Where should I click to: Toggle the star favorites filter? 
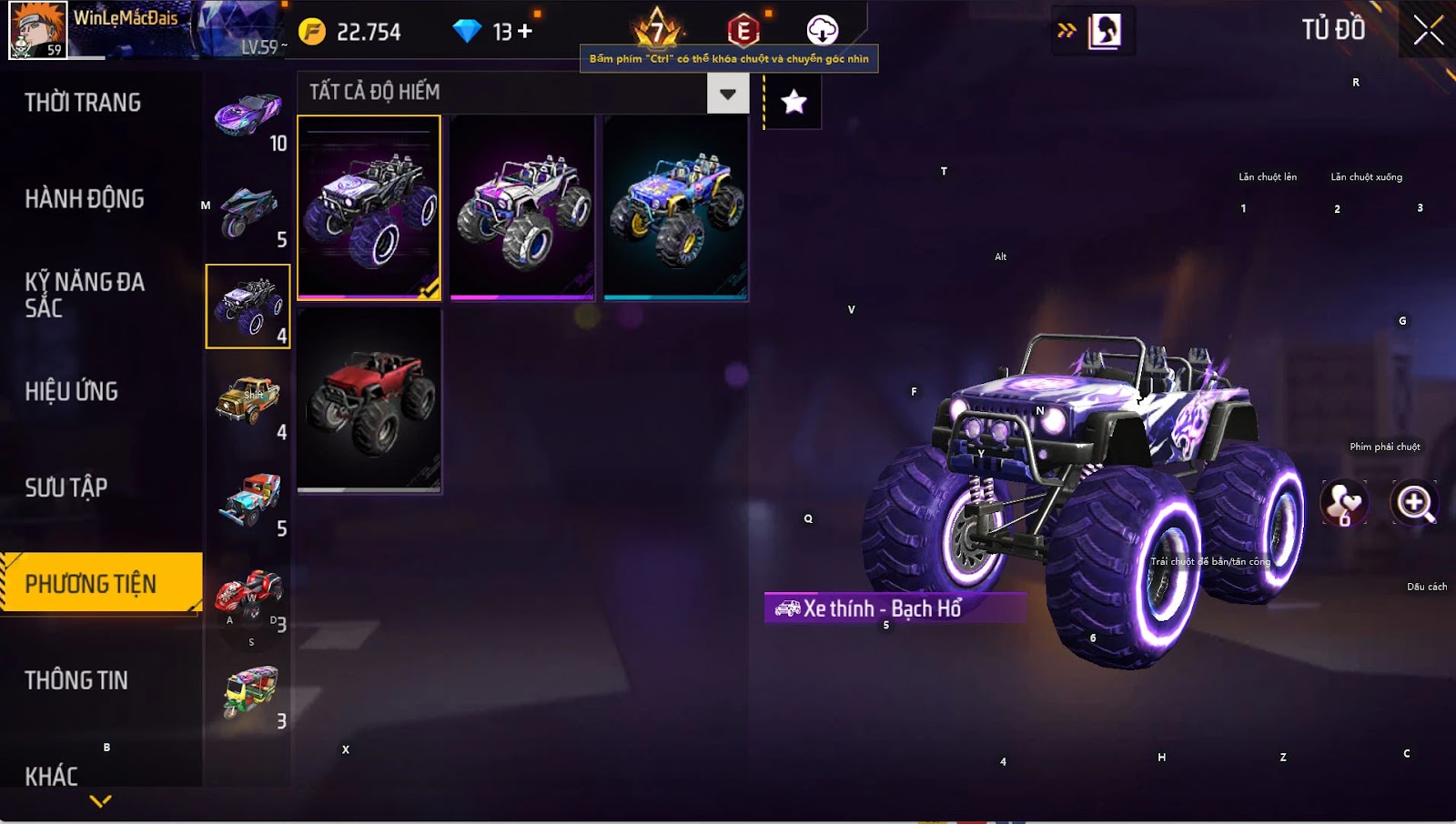(794, 102)
